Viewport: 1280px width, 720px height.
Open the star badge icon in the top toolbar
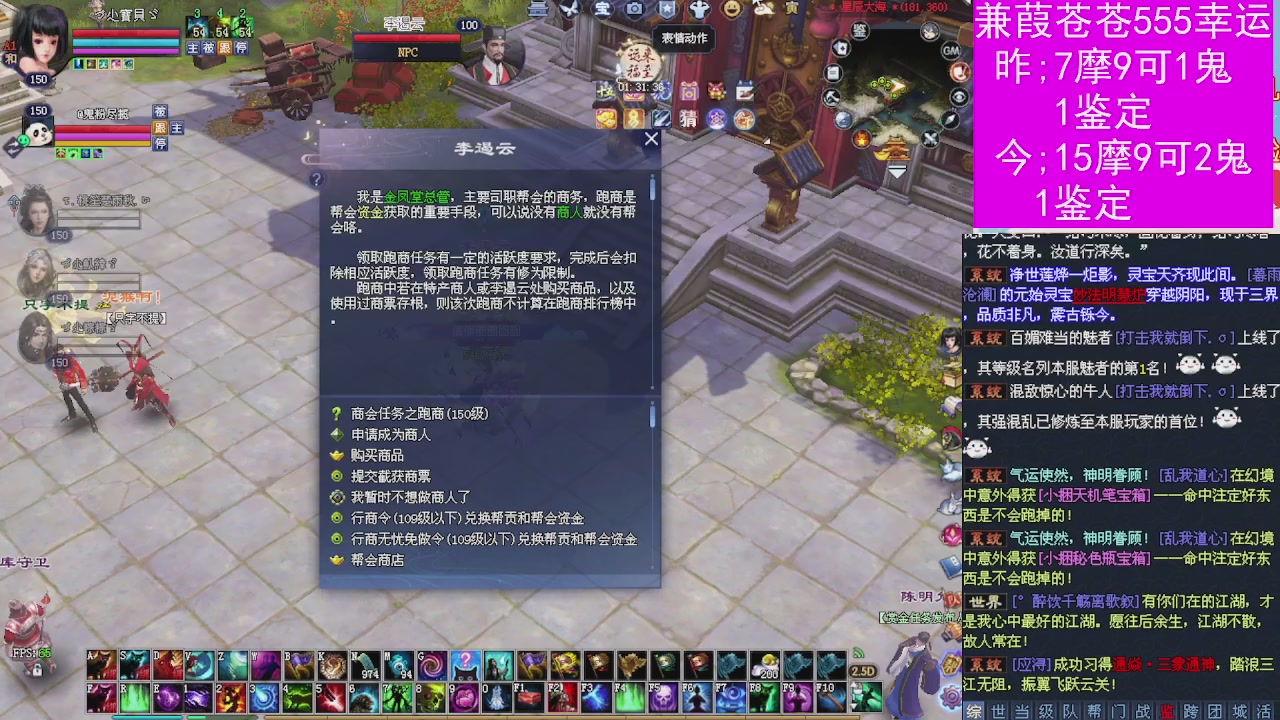pos(665,9)
